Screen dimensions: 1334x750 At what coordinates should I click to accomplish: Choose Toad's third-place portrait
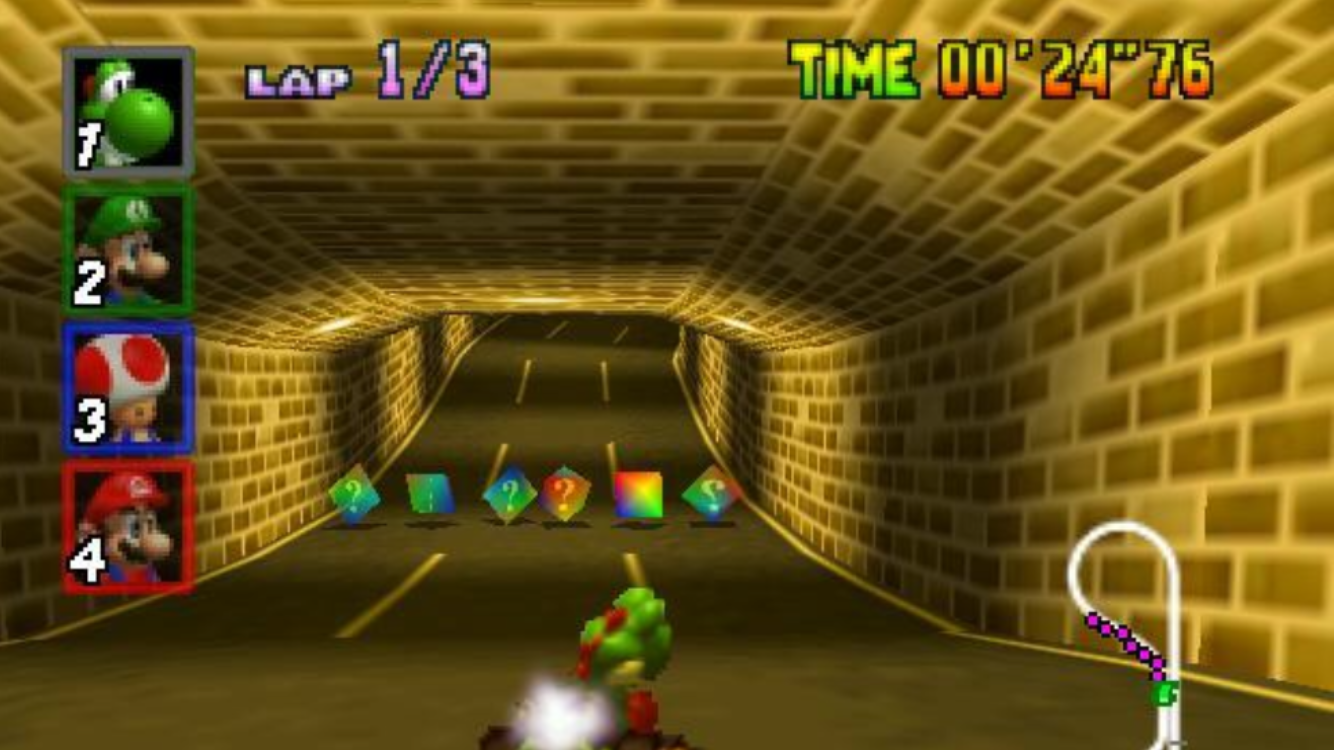click(128, 388)
